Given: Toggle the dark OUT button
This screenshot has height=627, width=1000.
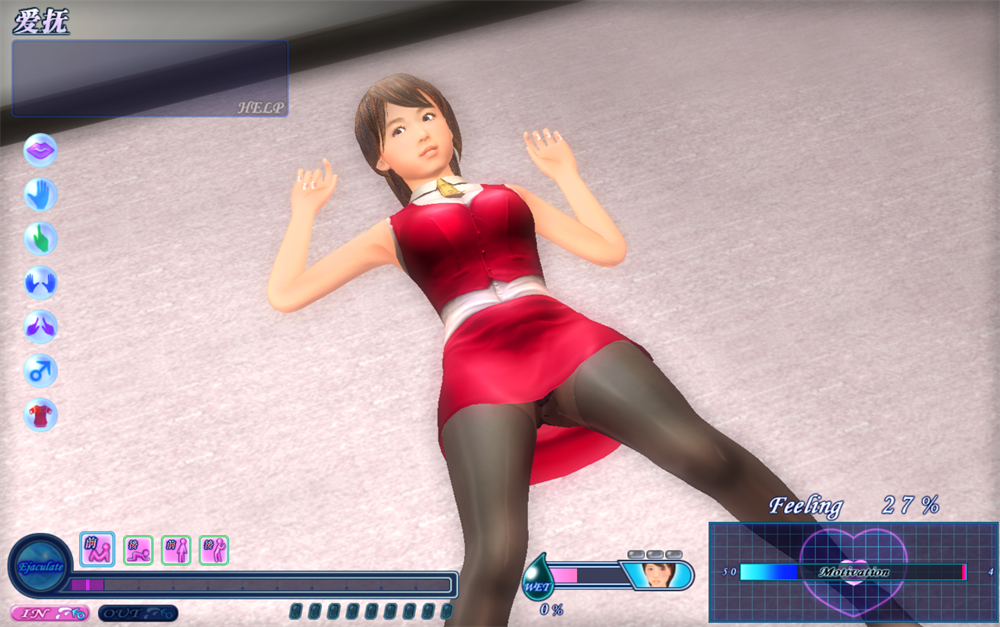Looking at the screenshot, I should point(137,613).
